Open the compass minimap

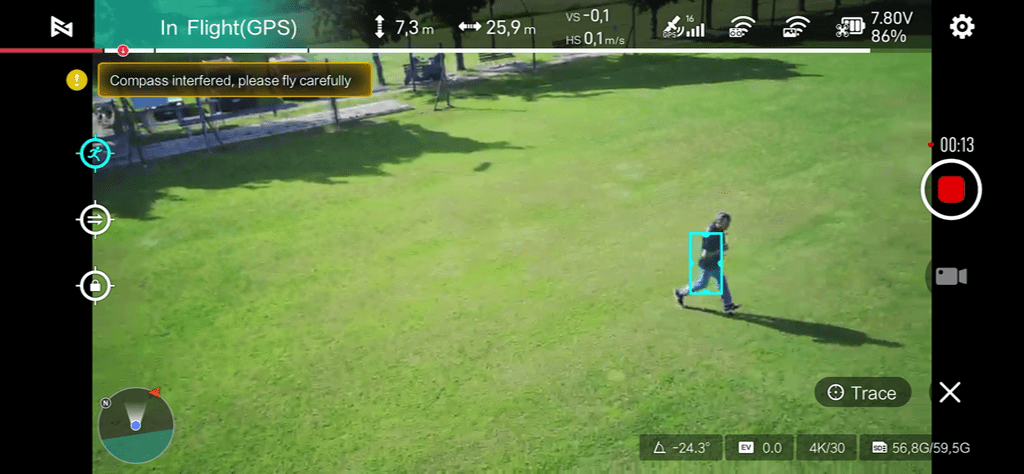click(x=136, y=425)
